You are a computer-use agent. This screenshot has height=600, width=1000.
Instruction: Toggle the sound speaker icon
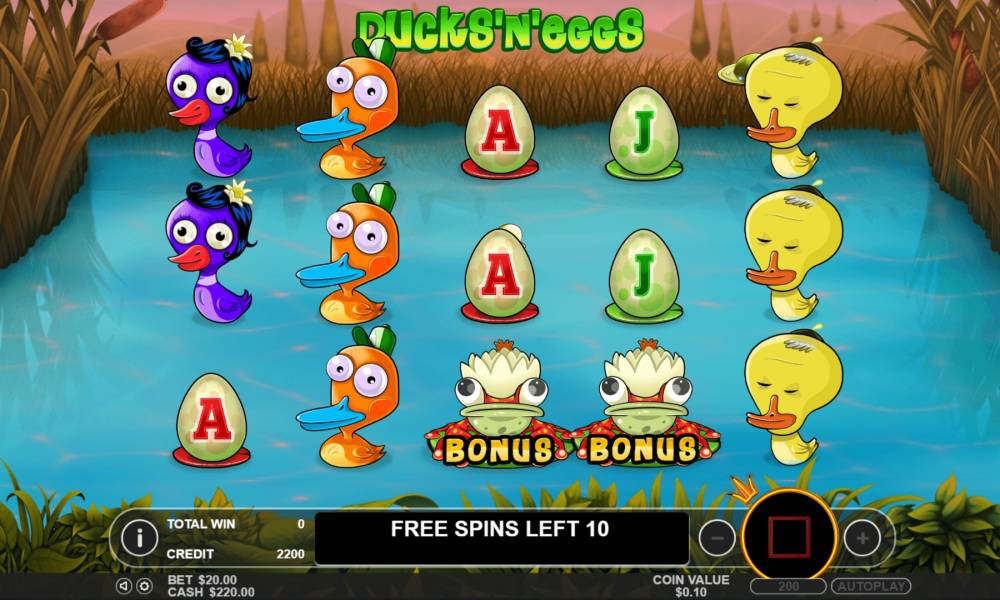[123, 586]
